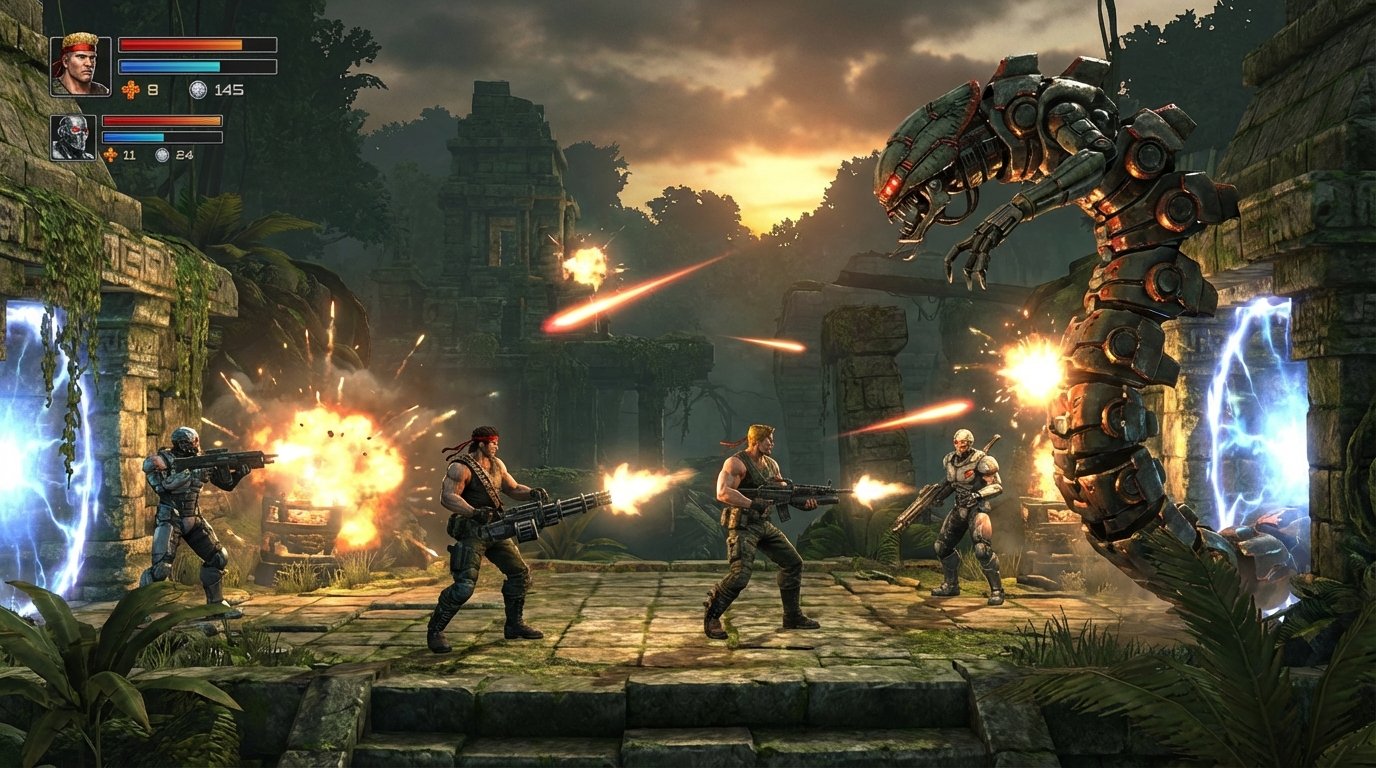This screenshot has width=1376, height=768.
Task: Click Player 2's grenade pickup icon
Action: pos(110,155)
